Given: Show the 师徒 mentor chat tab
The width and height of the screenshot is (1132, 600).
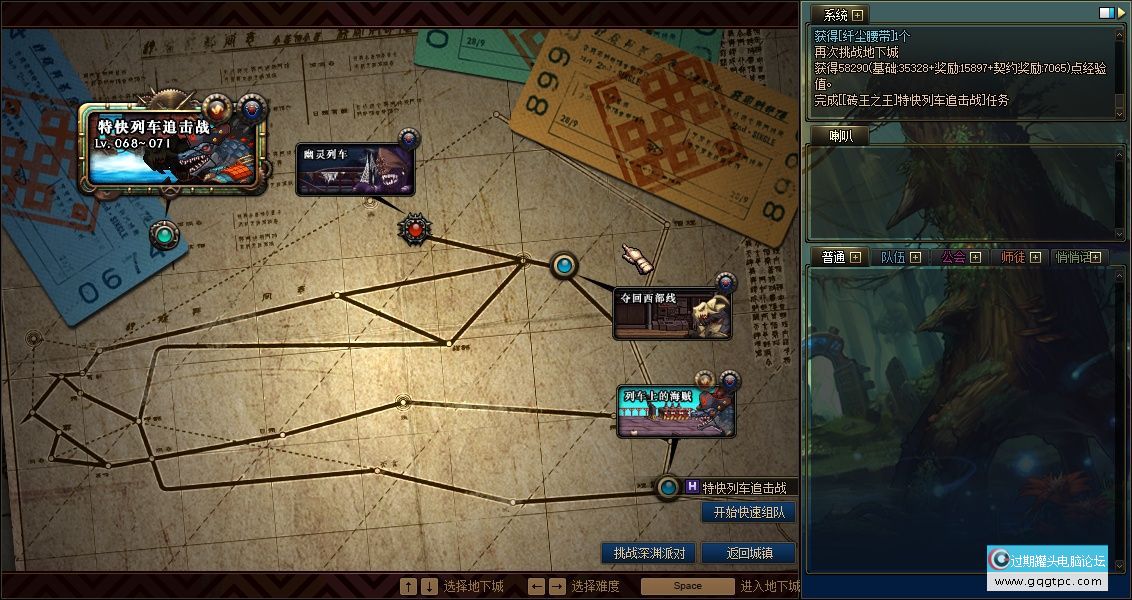Looking at the screenshot, I should pos(1013,257).
